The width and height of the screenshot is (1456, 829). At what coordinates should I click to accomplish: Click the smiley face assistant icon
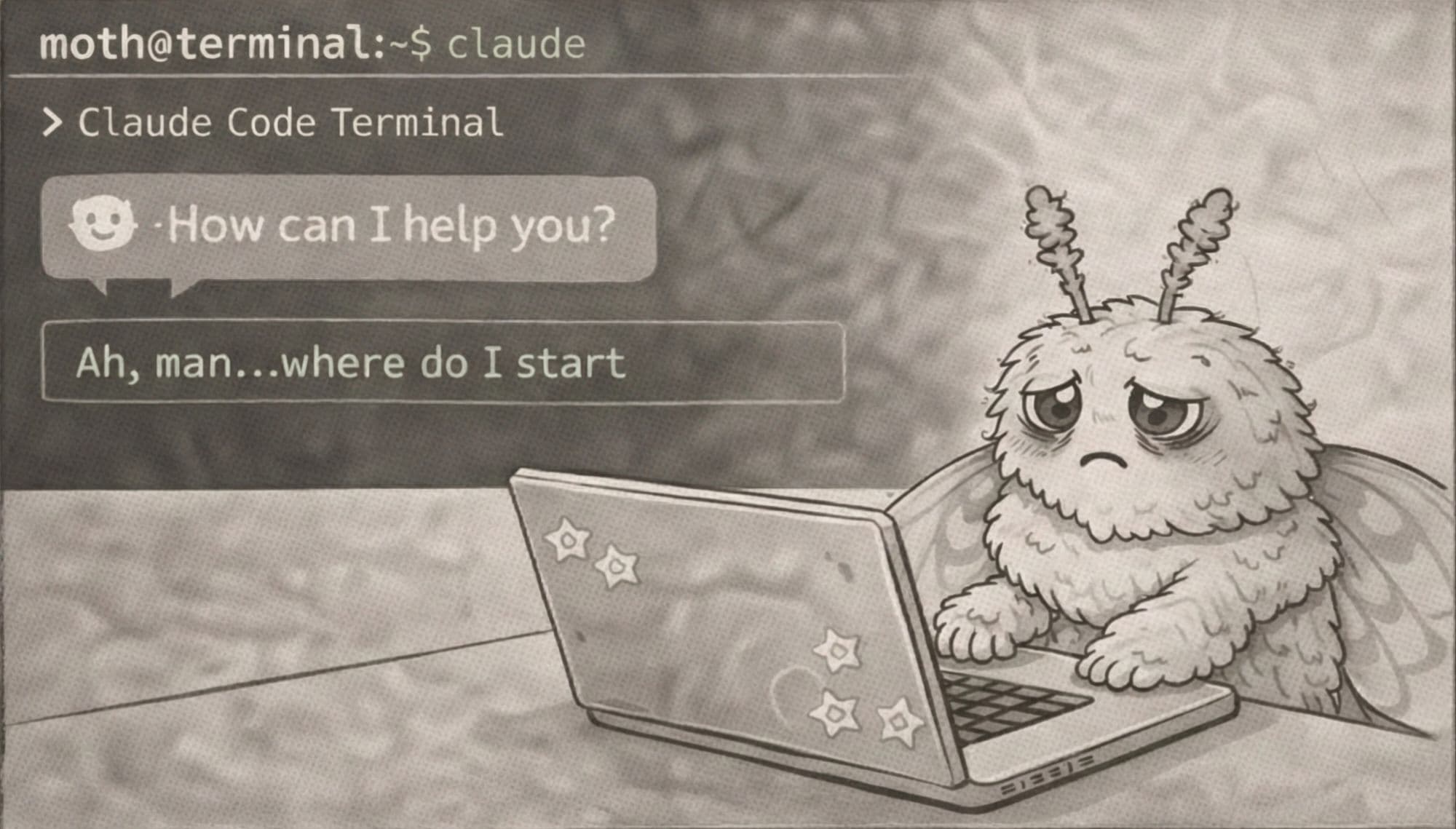coord(103,223)
